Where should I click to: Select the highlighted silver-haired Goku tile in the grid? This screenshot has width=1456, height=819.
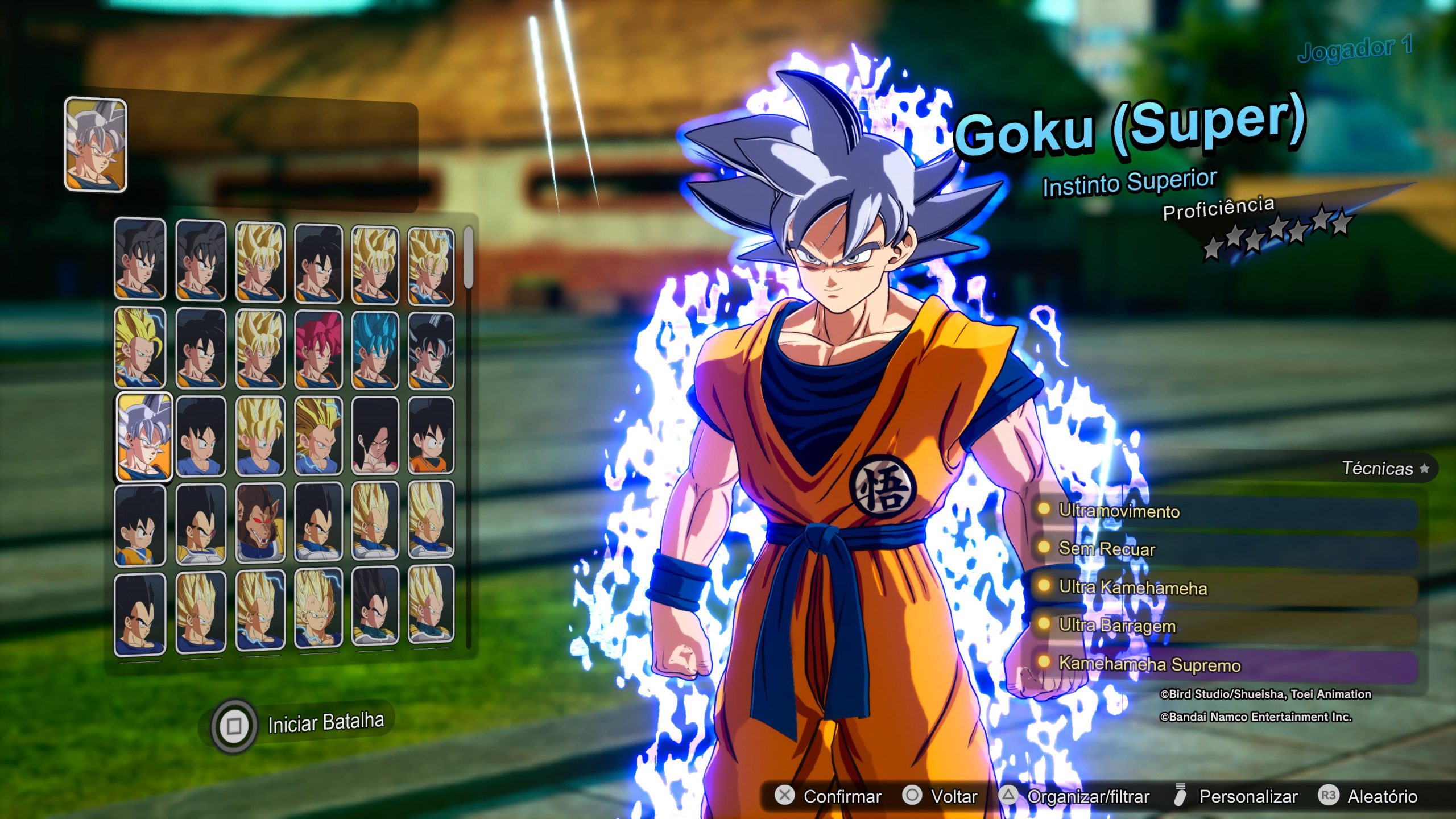[144, 436]
